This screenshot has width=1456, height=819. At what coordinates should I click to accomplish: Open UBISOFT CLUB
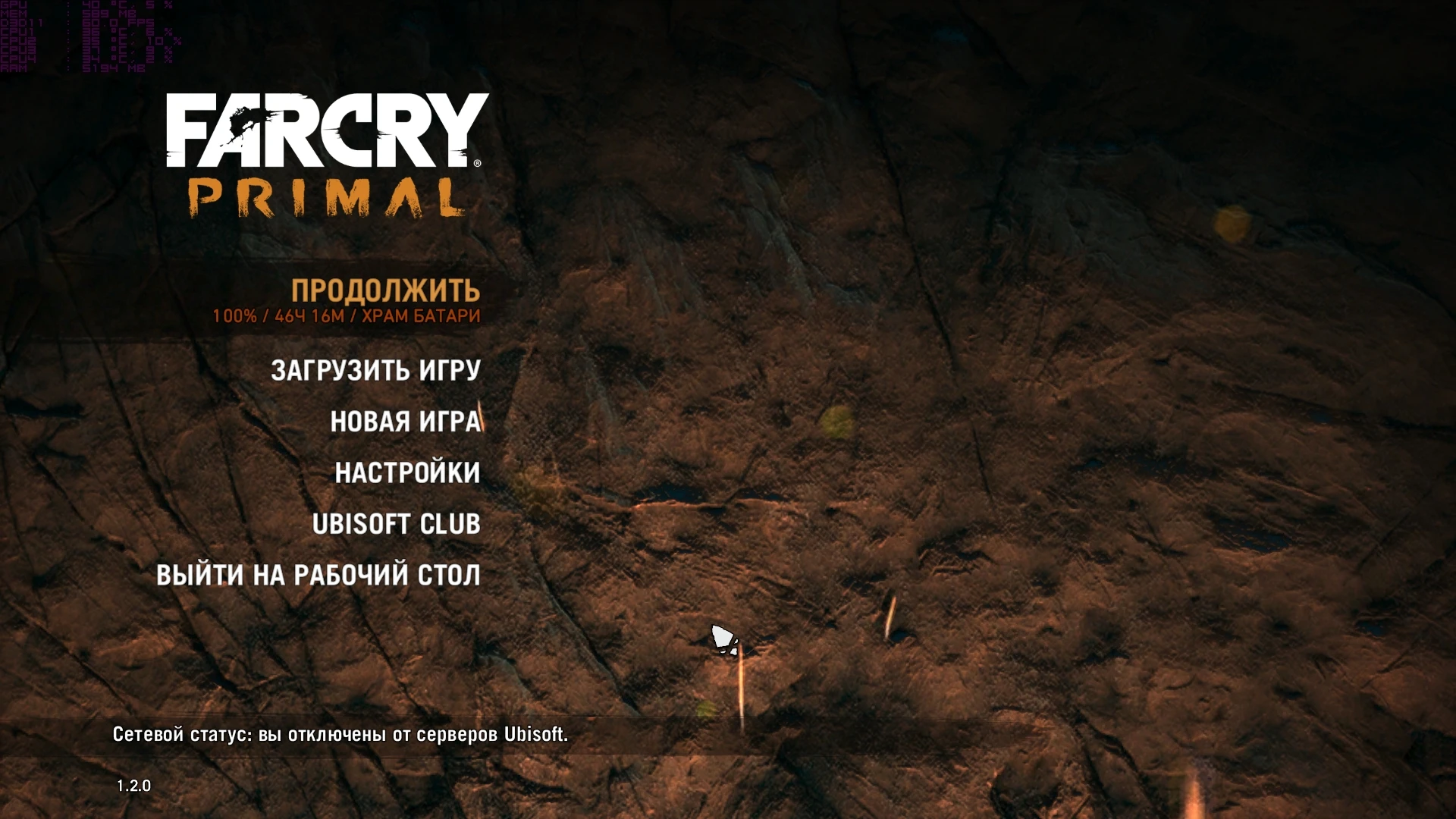tap(397, 523)
